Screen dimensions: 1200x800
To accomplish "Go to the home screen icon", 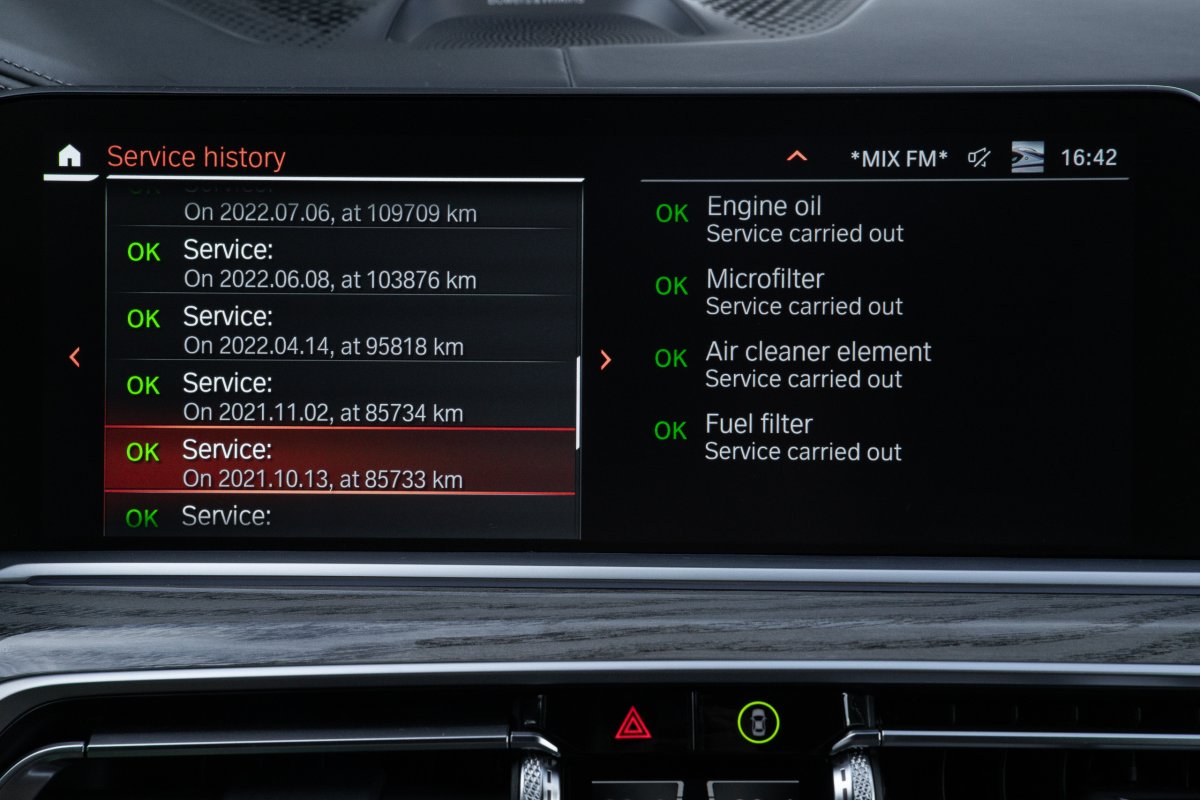I will 69,157.
